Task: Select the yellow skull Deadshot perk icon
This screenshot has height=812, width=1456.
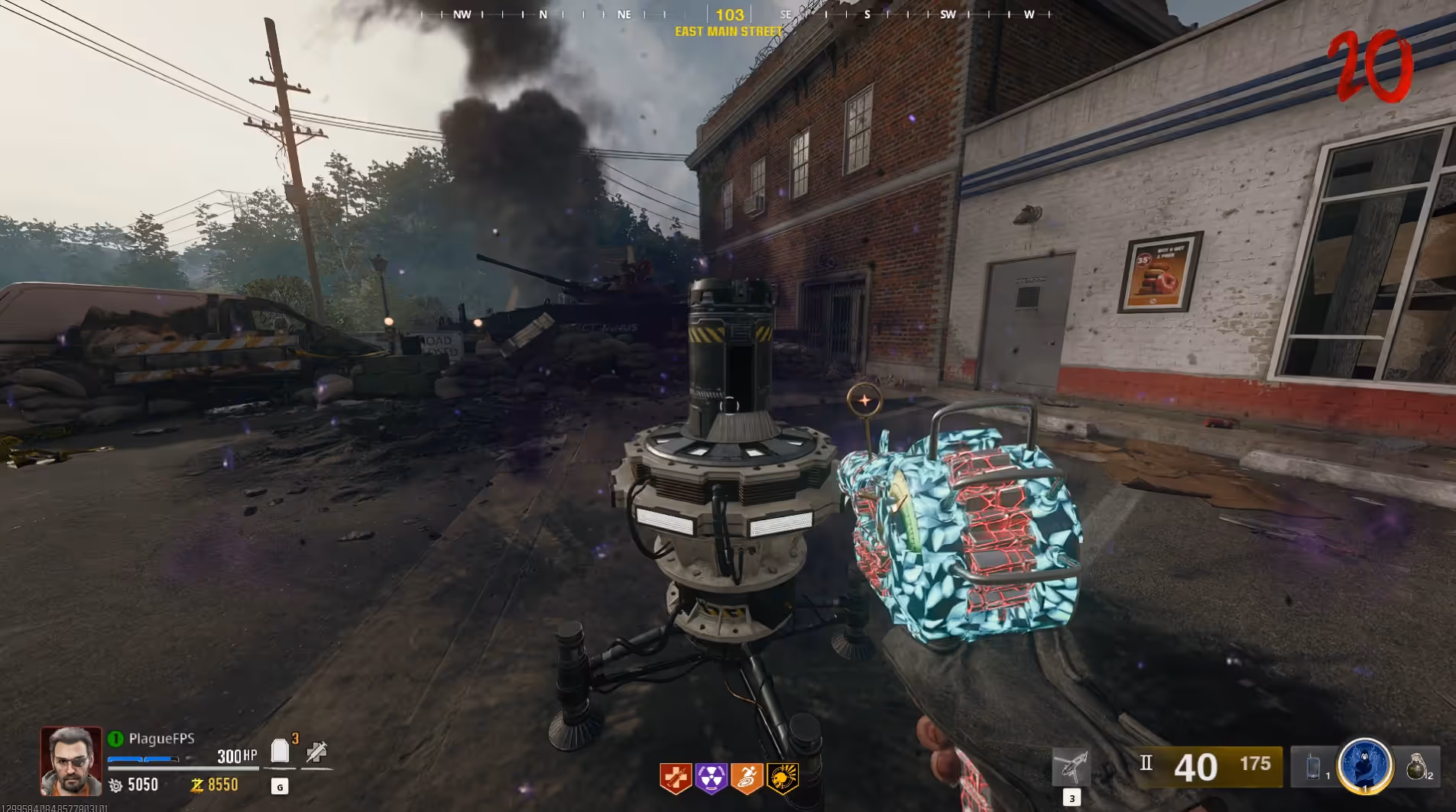Action: tap(783, 778)
